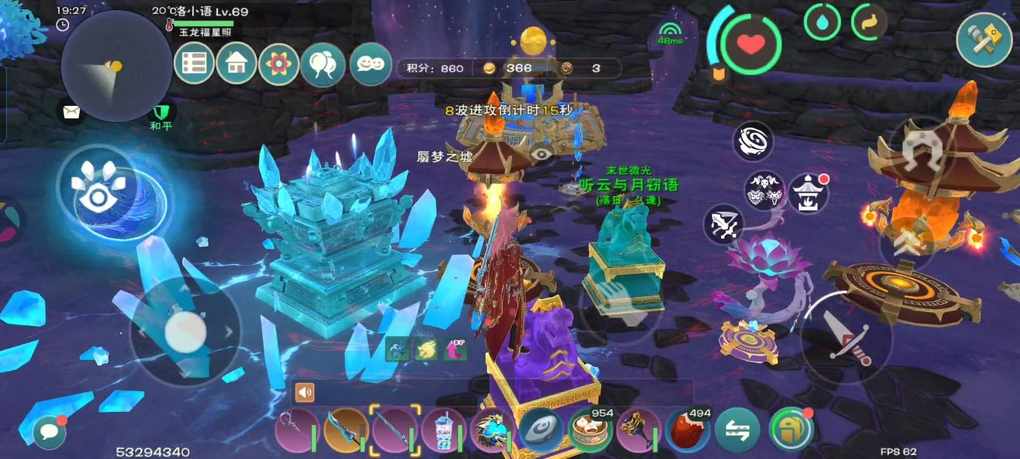Select the steamed bun basket slot
The height and width of the screenshot is (459, 1020).
(x=589, y=430)
